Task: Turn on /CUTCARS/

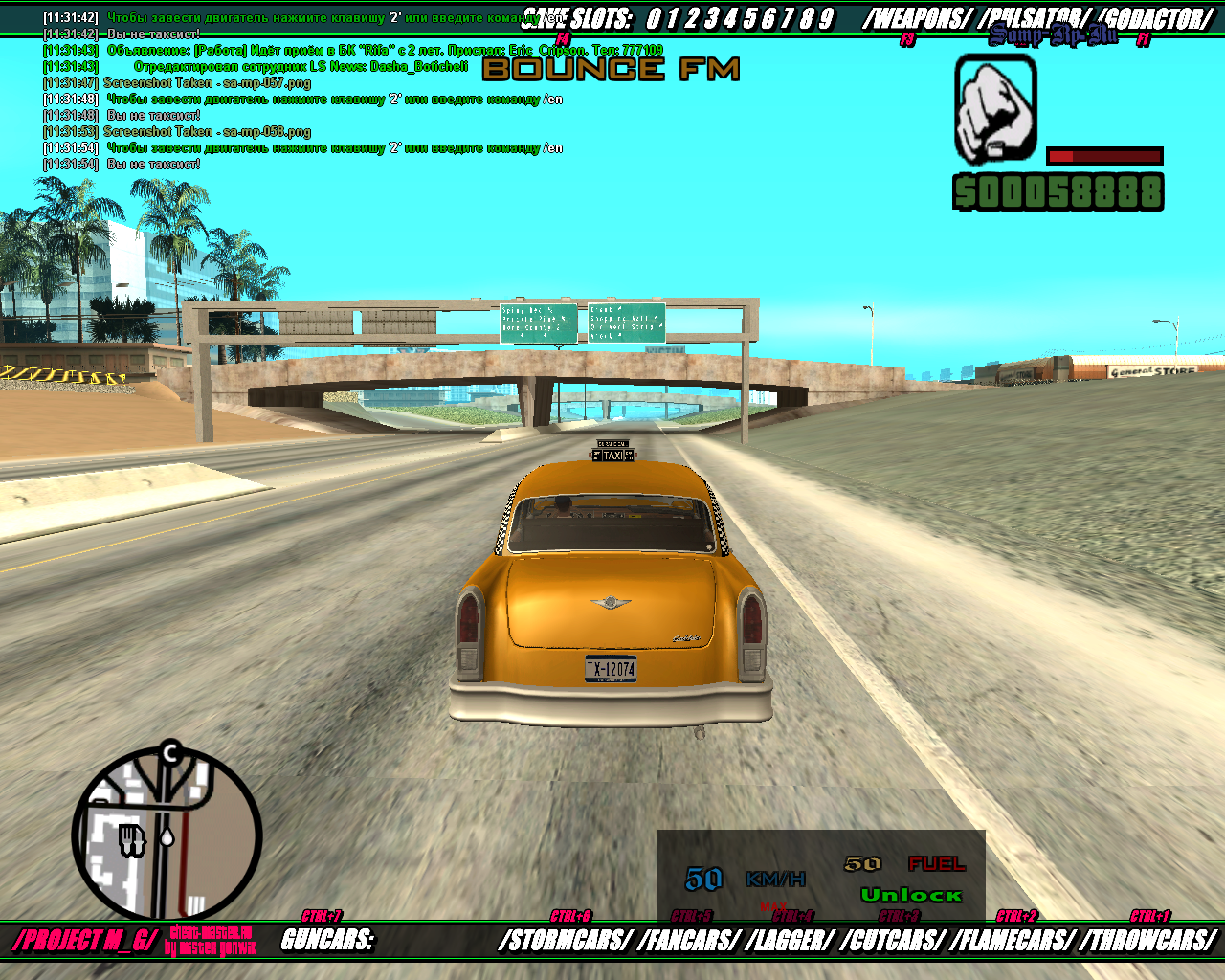Action: point(893,941)
